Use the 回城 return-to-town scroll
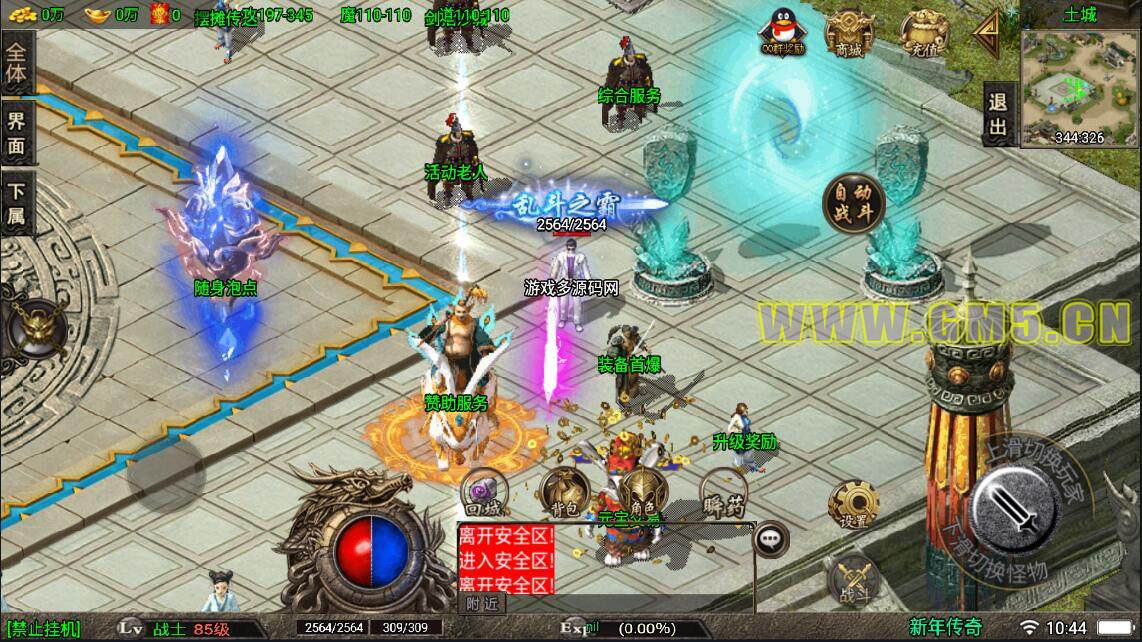This screenshot has height=642, width=1142. pos(482,493)
